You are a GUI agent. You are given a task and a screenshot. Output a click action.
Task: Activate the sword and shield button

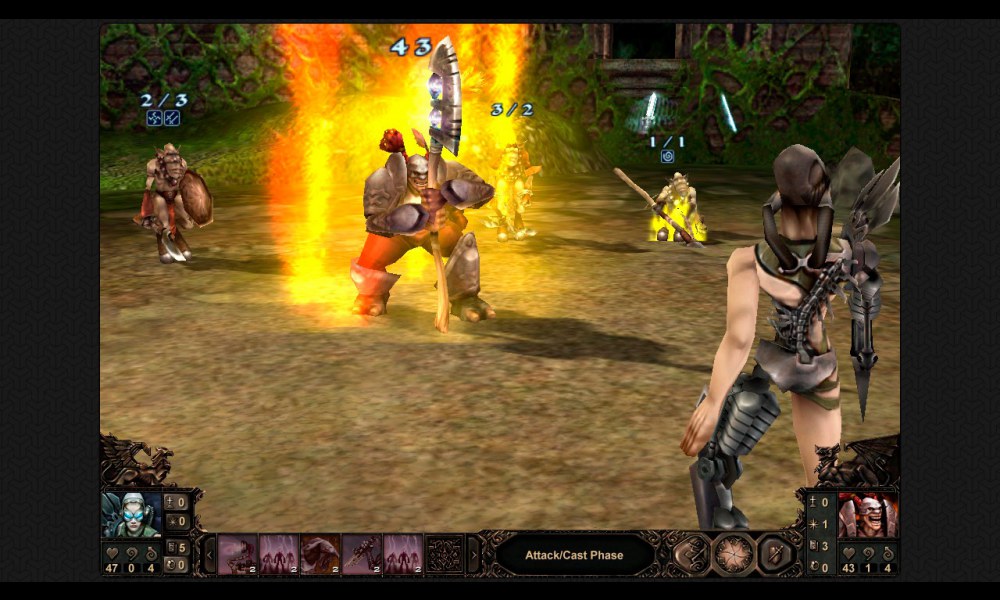click(x=775, y=554)
